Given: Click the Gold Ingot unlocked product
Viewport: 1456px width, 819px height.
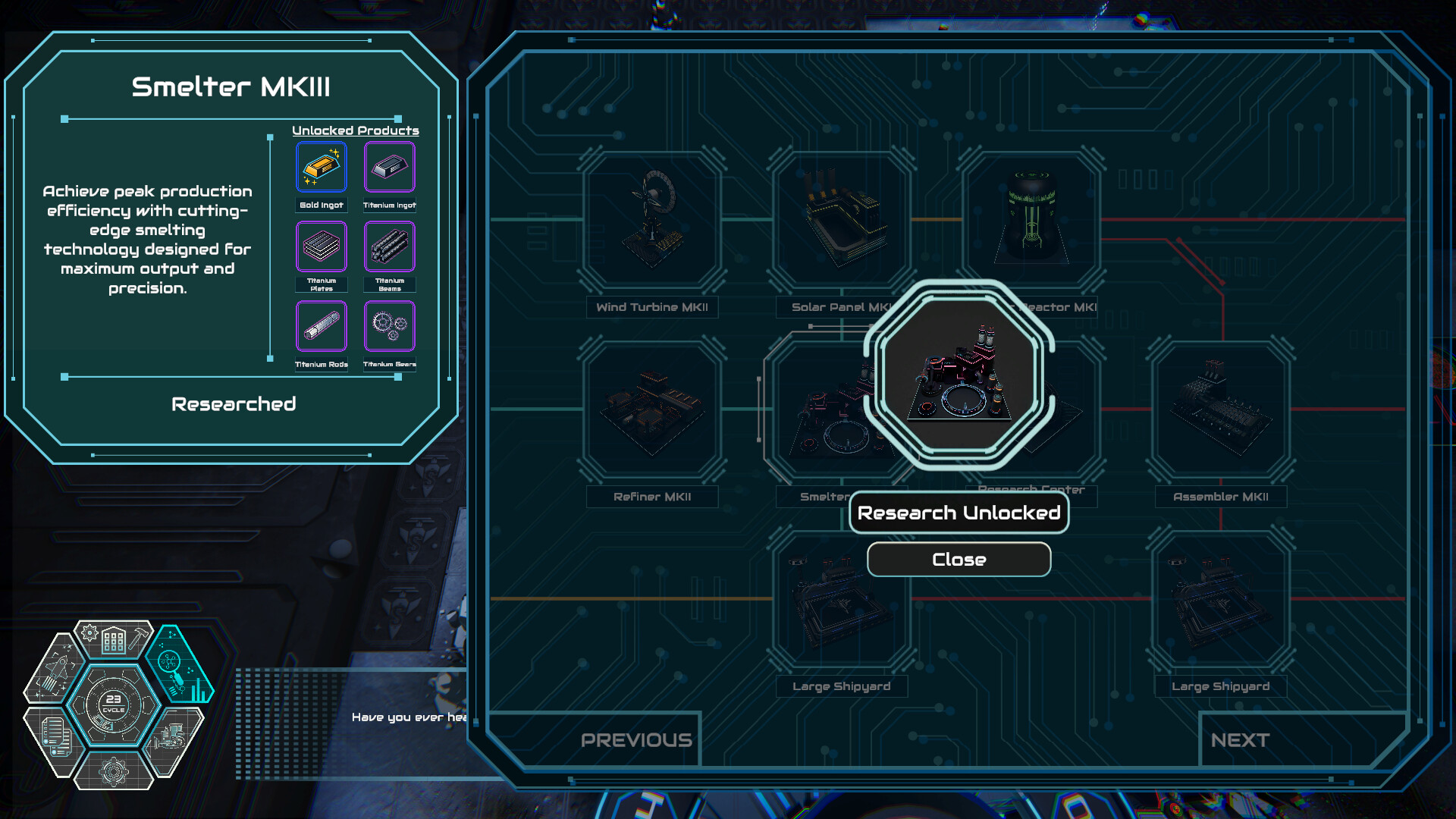Looking at the screenshot, I should pos(322,168).
